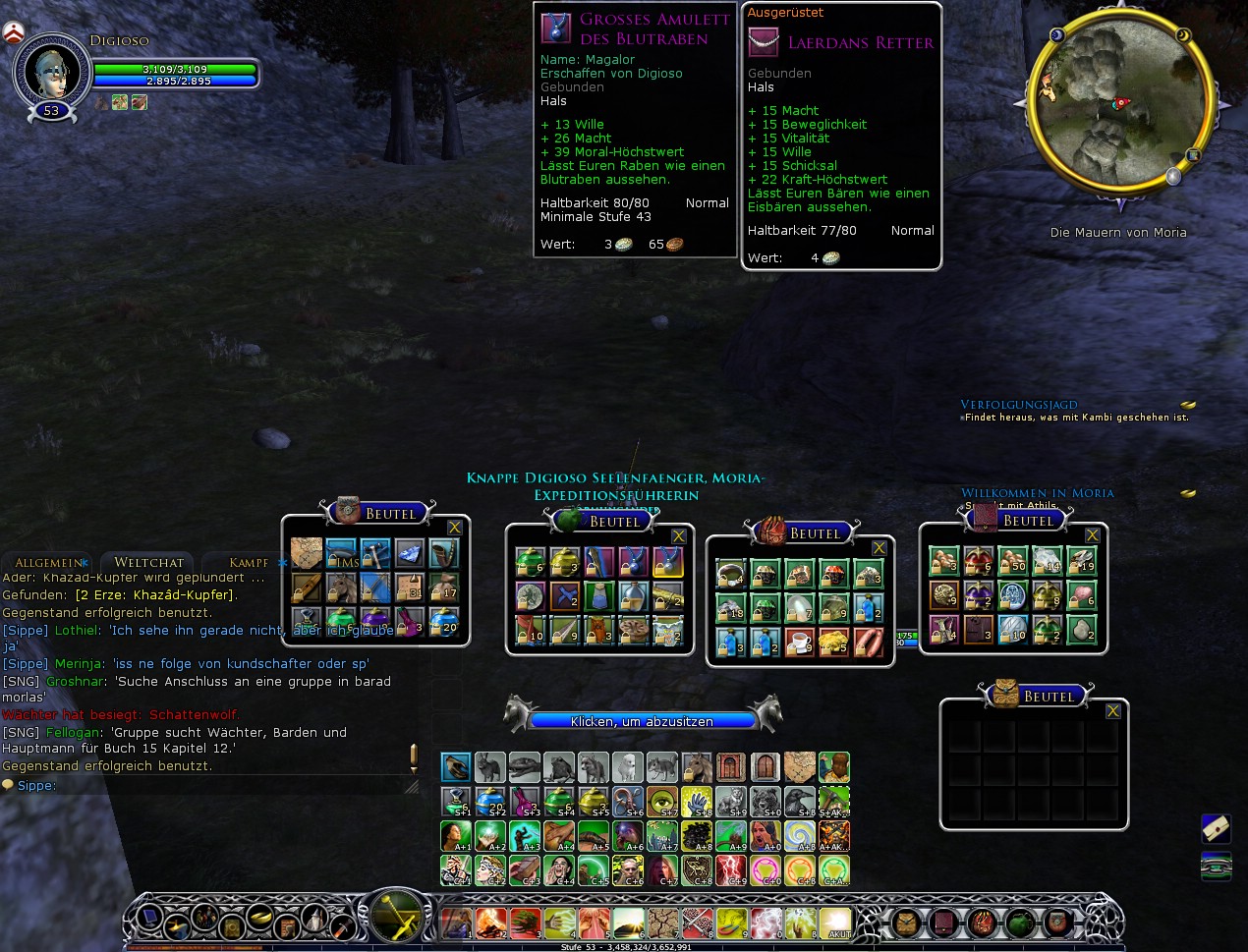
Task: Use the white dog pet skill
Action: click(x=627, y=766)
